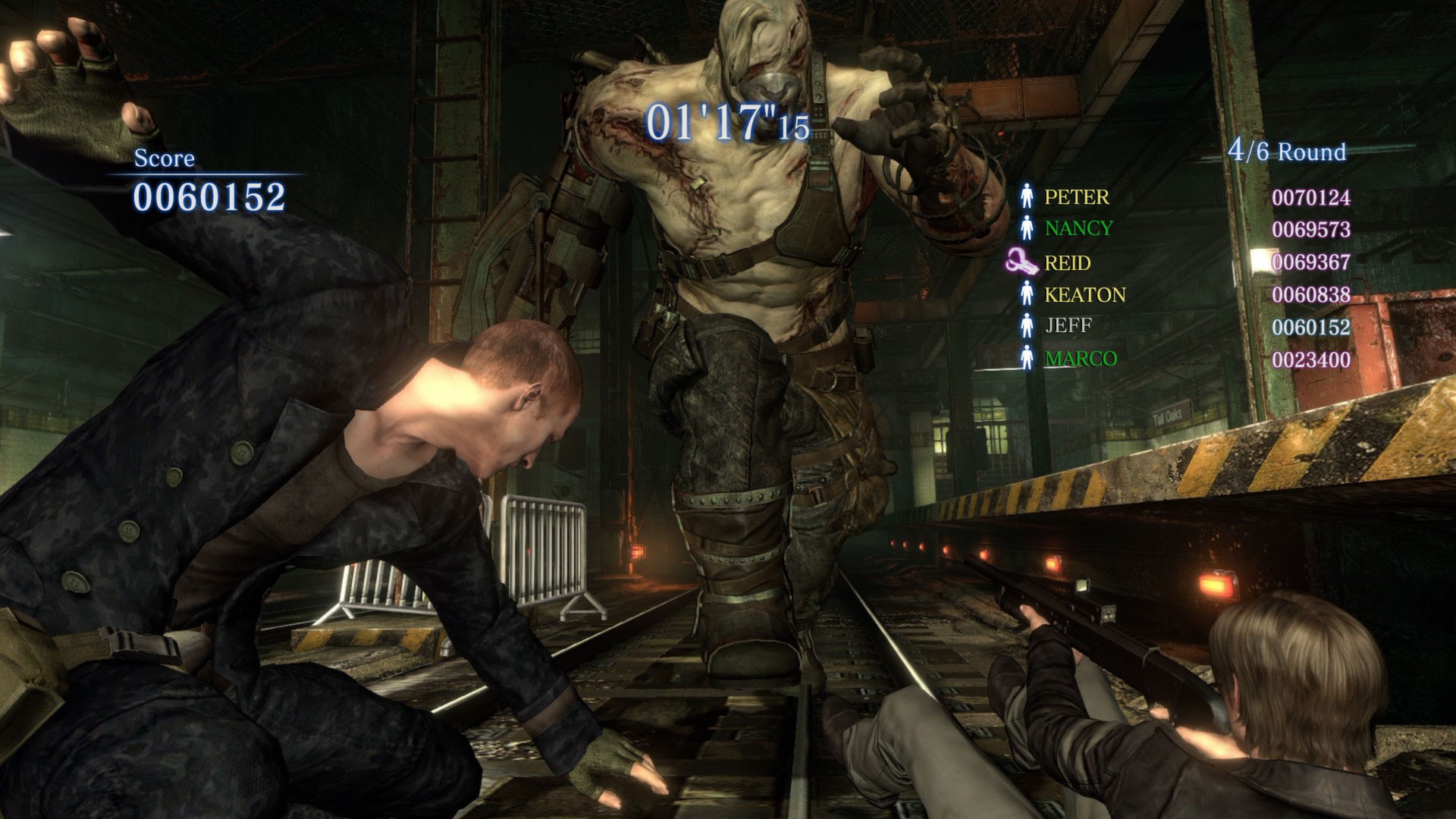Viewport: 1456px width, 819px height.
Task: Select JEFF in the player scoreboard
Action: pyautogui.click(x=1068, y=326)
